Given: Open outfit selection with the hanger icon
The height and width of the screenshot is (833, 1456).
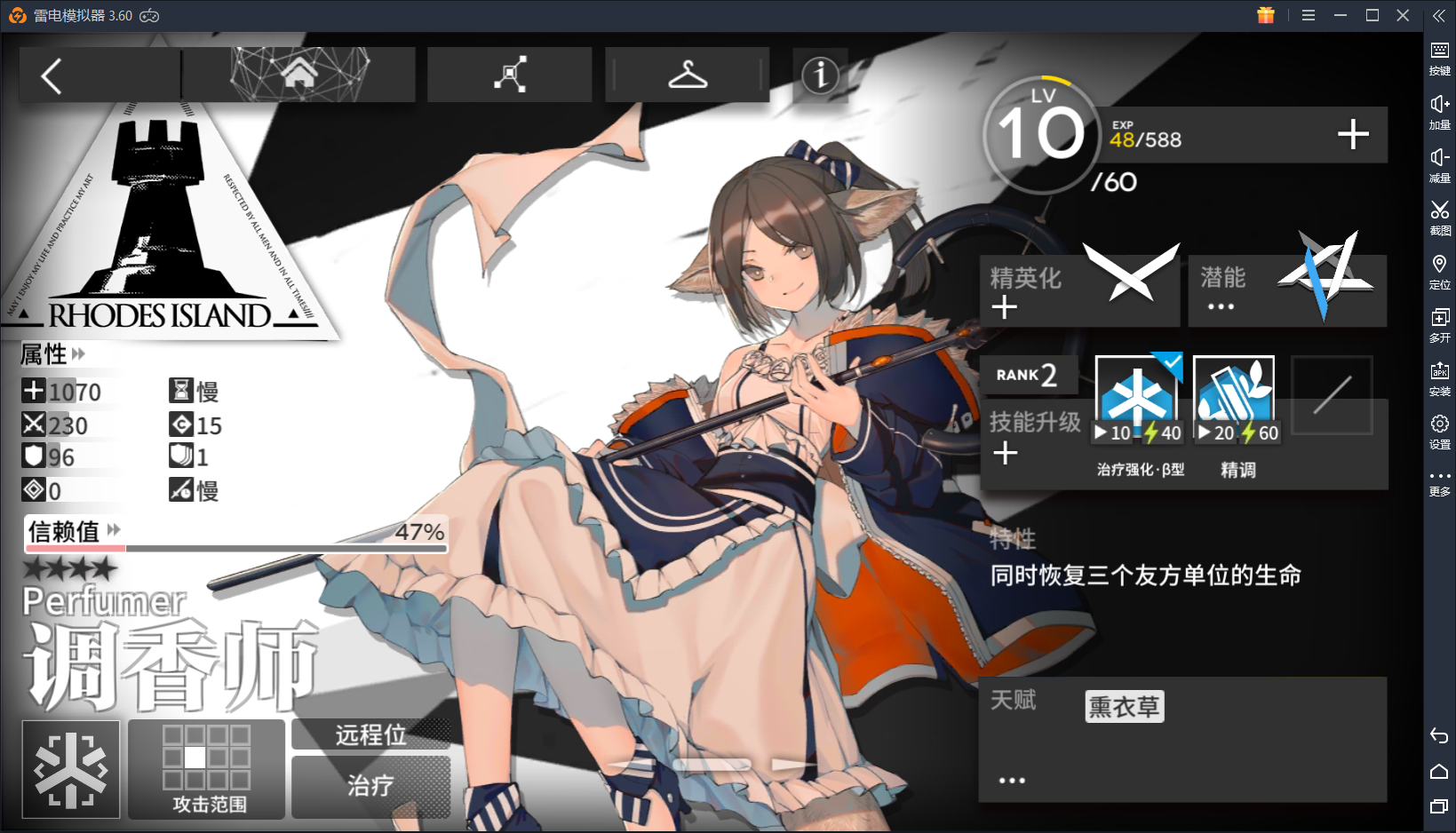Looking at the screenshot, I should (686, 75).
